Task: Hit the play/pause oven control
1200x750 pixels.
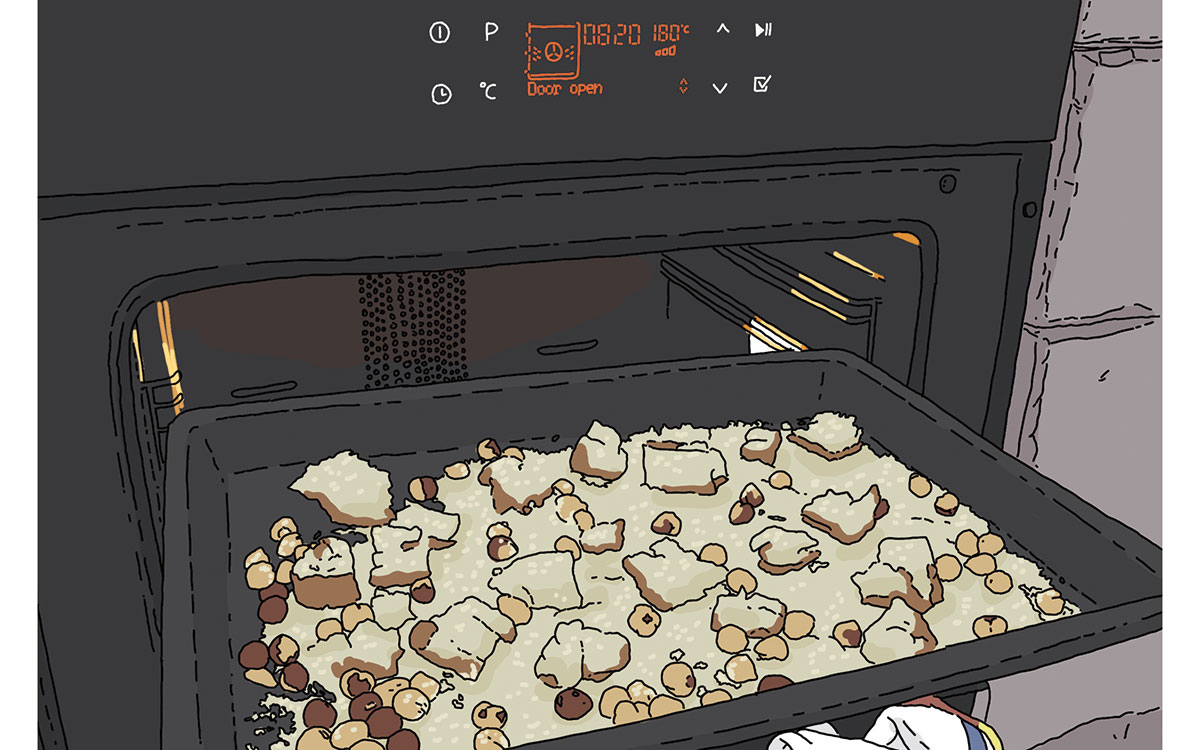Action: (763, 29)
